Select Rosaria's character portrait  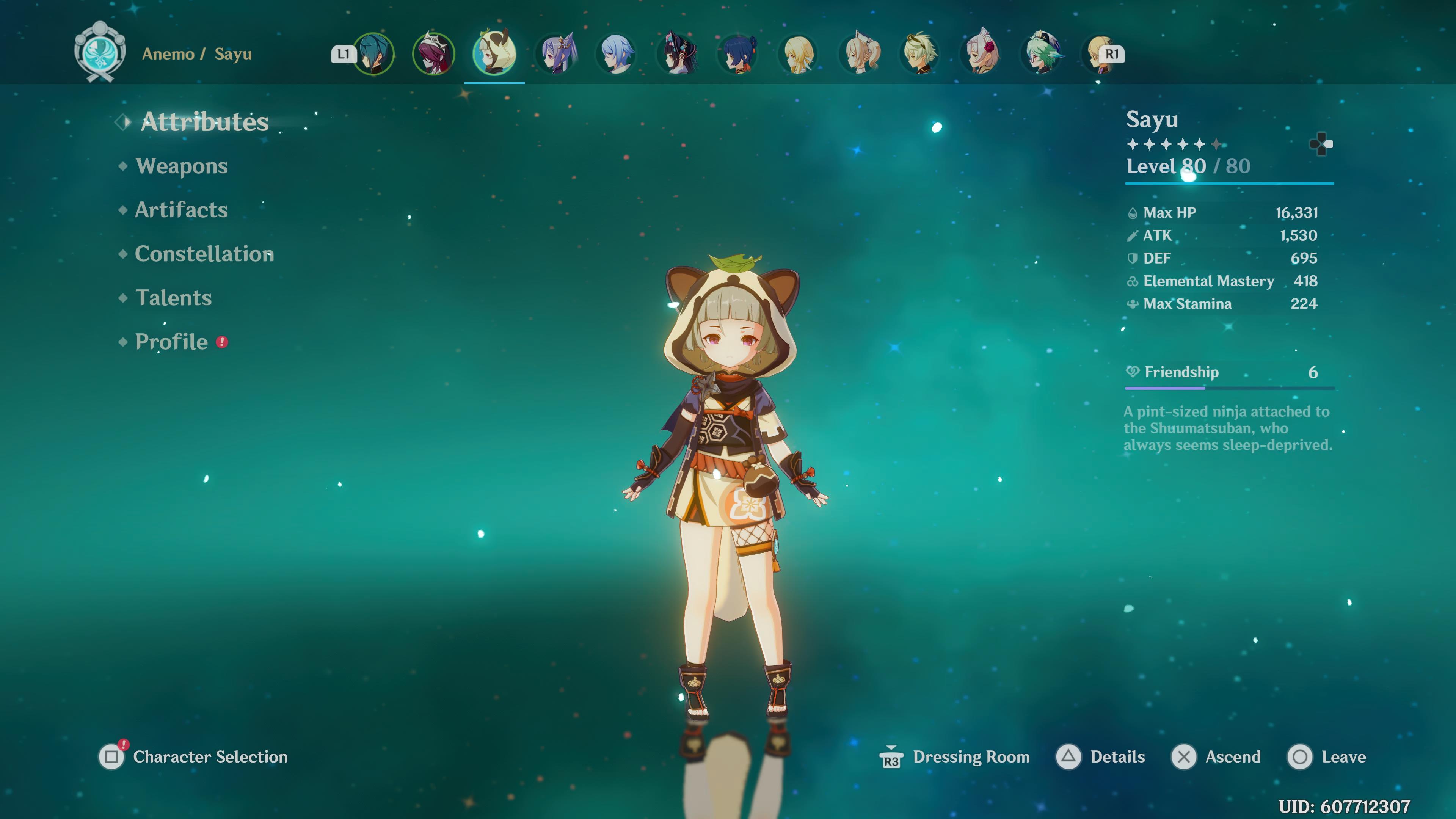(433, 54)
